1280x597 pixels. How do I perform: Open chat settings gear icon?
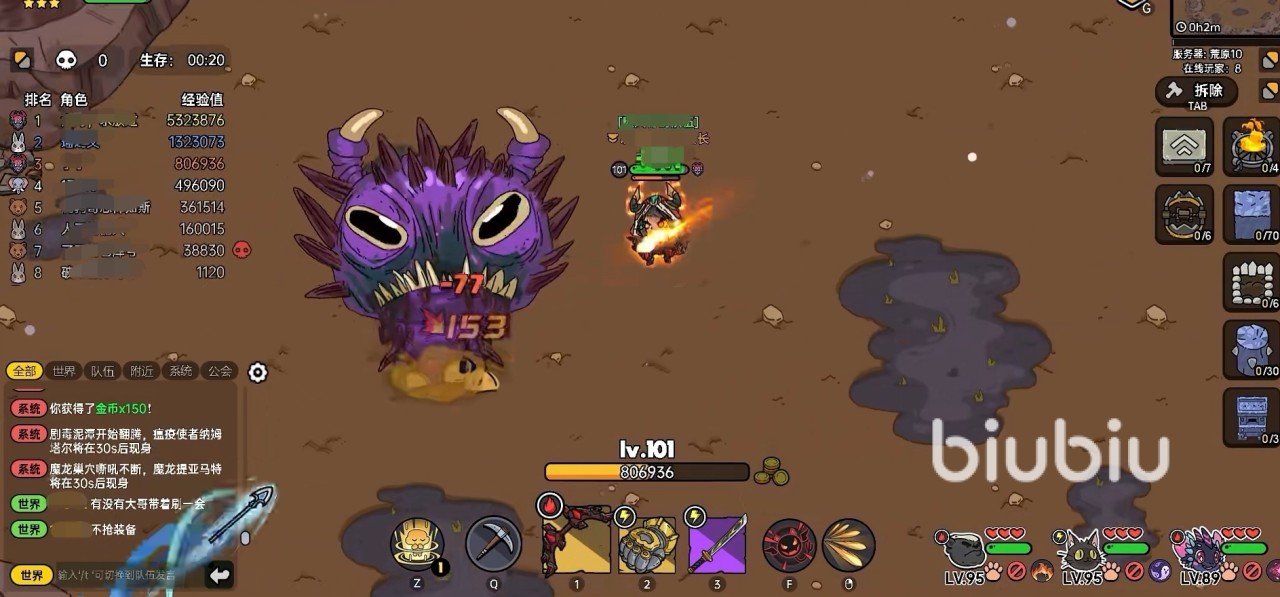258,373
